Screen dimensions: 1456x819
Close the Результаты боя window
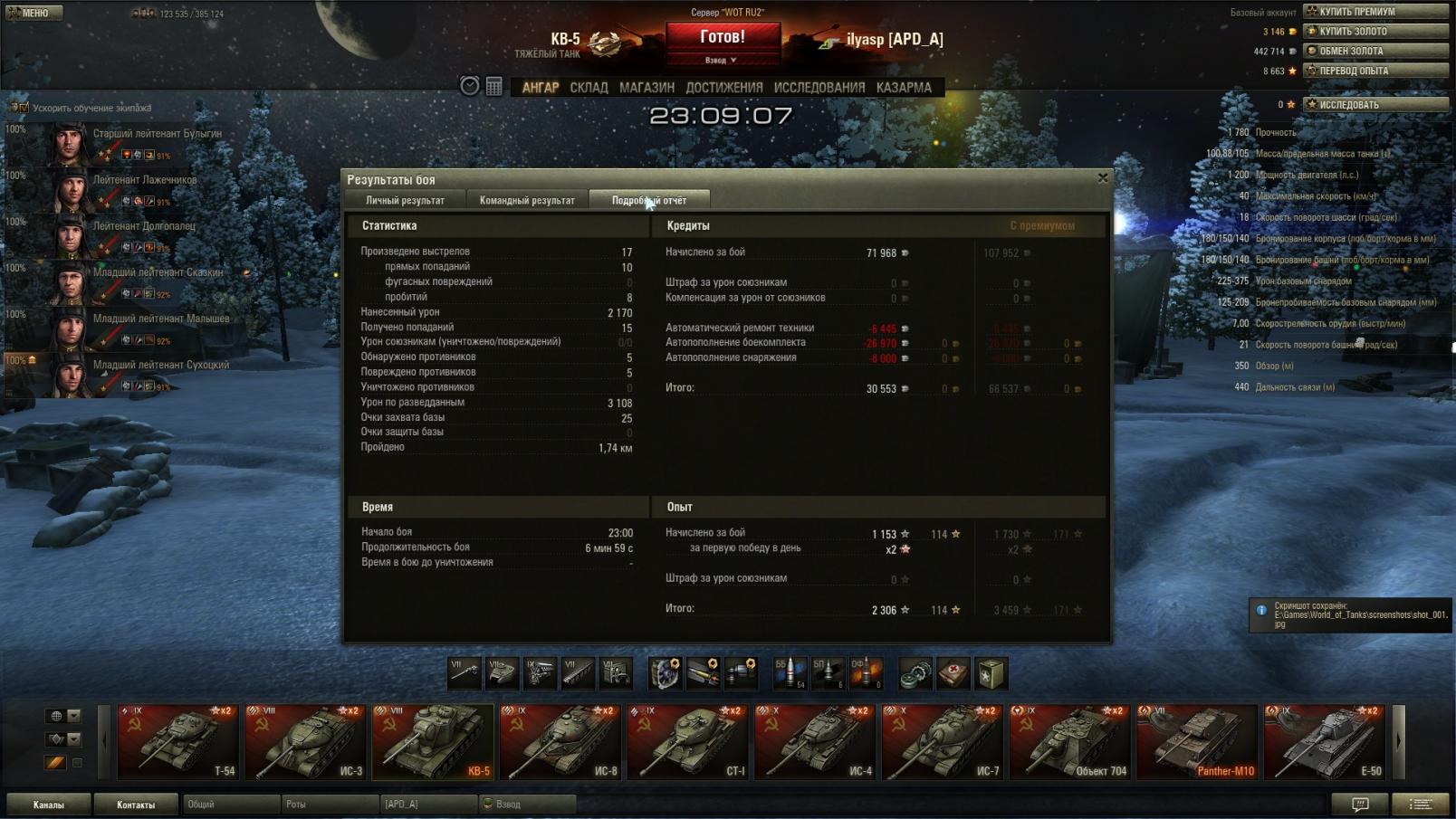[x=1102, y=178]
